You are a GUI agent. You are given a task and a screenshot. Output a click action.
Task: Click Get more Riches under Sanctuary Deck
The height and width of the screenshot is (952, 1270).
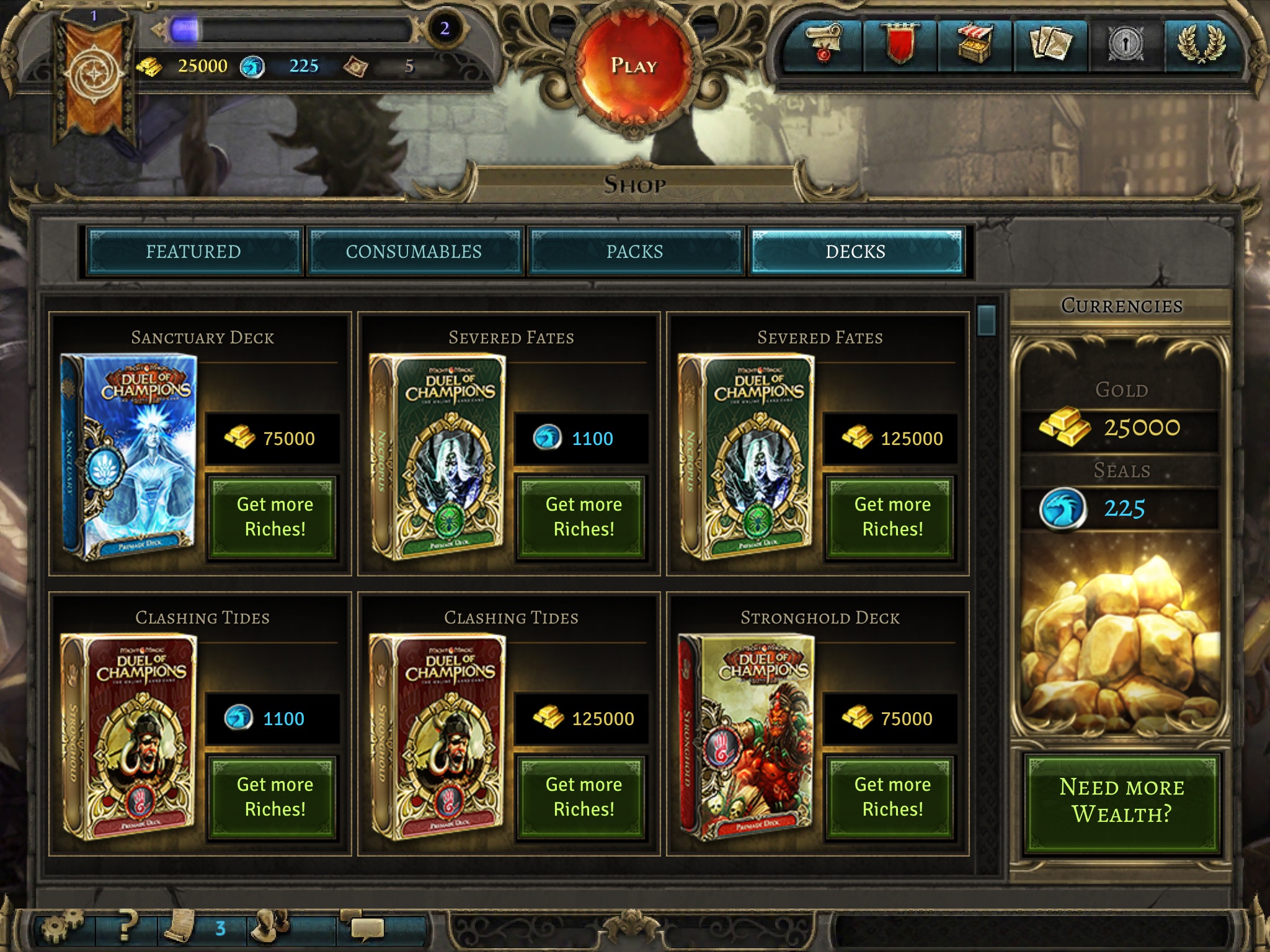coord(275,517)
